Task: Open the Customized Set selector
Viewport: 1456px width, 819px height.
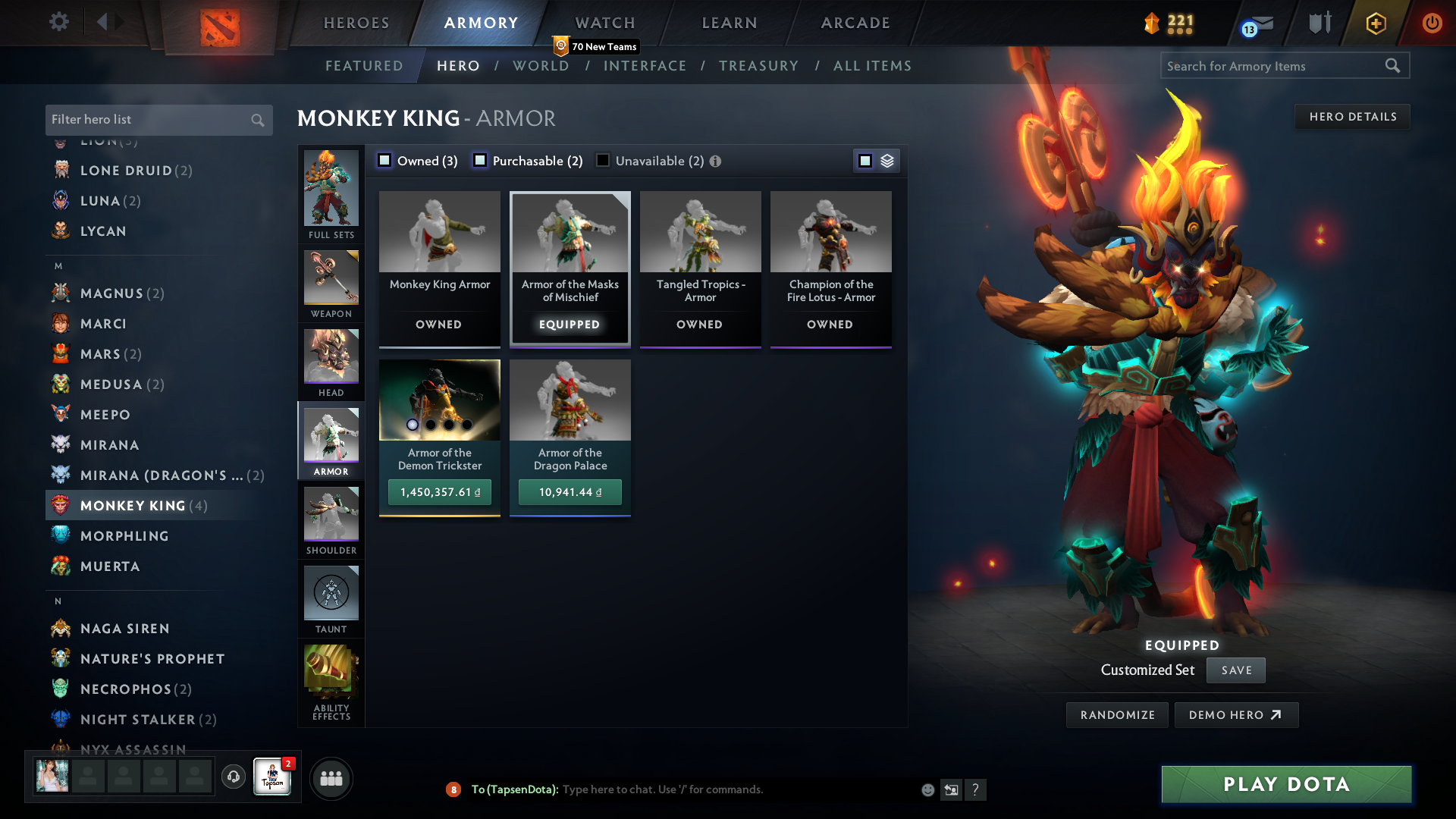Action: click(1147, 670)
